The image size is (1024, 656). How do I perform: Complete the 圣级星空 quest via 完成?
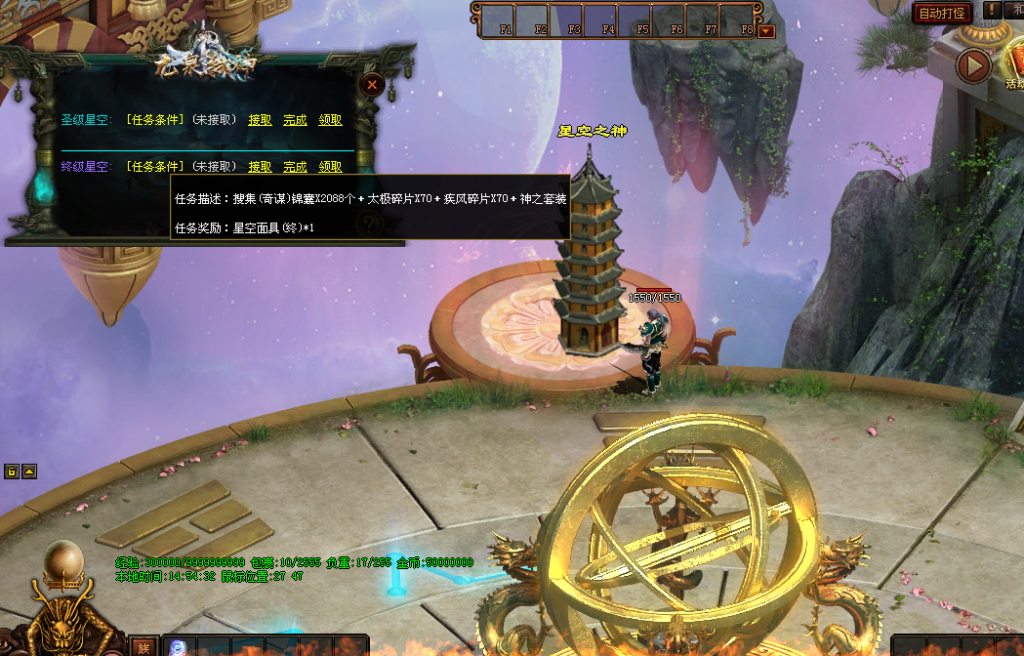coord(295,120)
